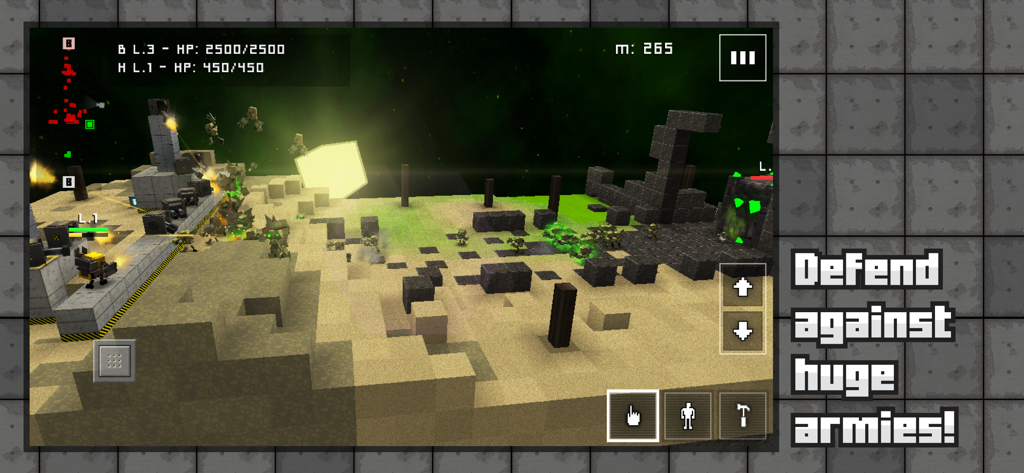
Task: Choose the soldier unit tool
Action: [688, 415]
